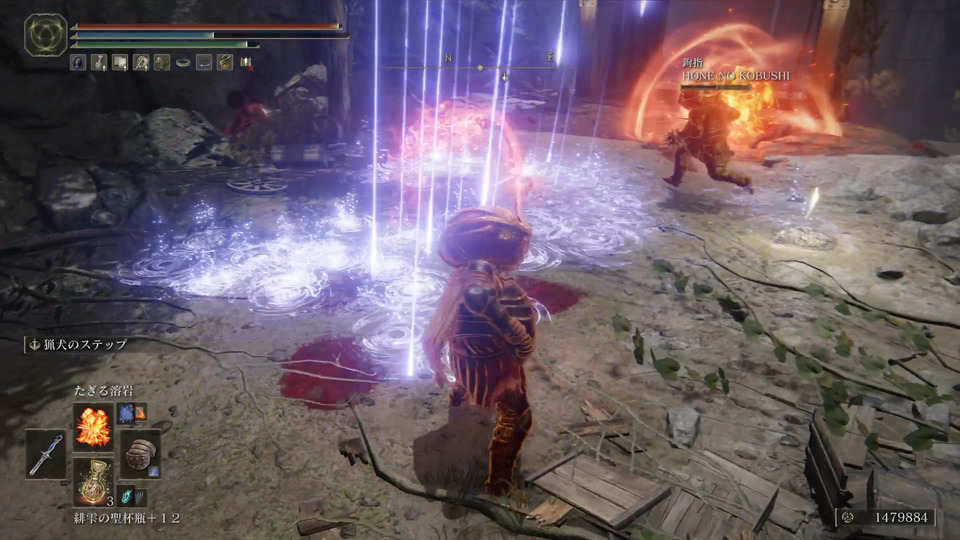Select the Roiling Magma spell slot

coord(93,425)
